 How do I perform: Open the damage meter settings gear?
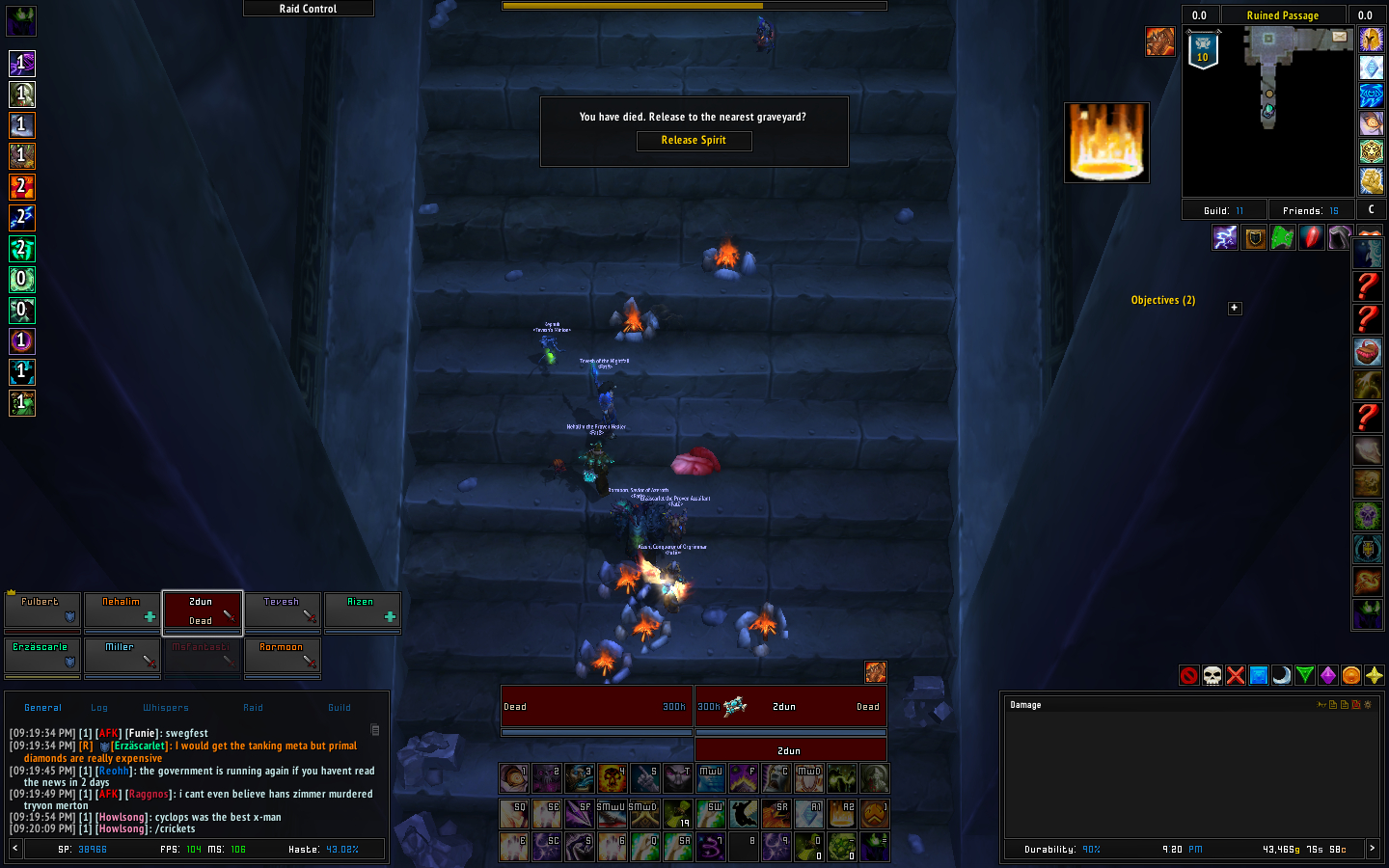click(x=1367, y=705)
